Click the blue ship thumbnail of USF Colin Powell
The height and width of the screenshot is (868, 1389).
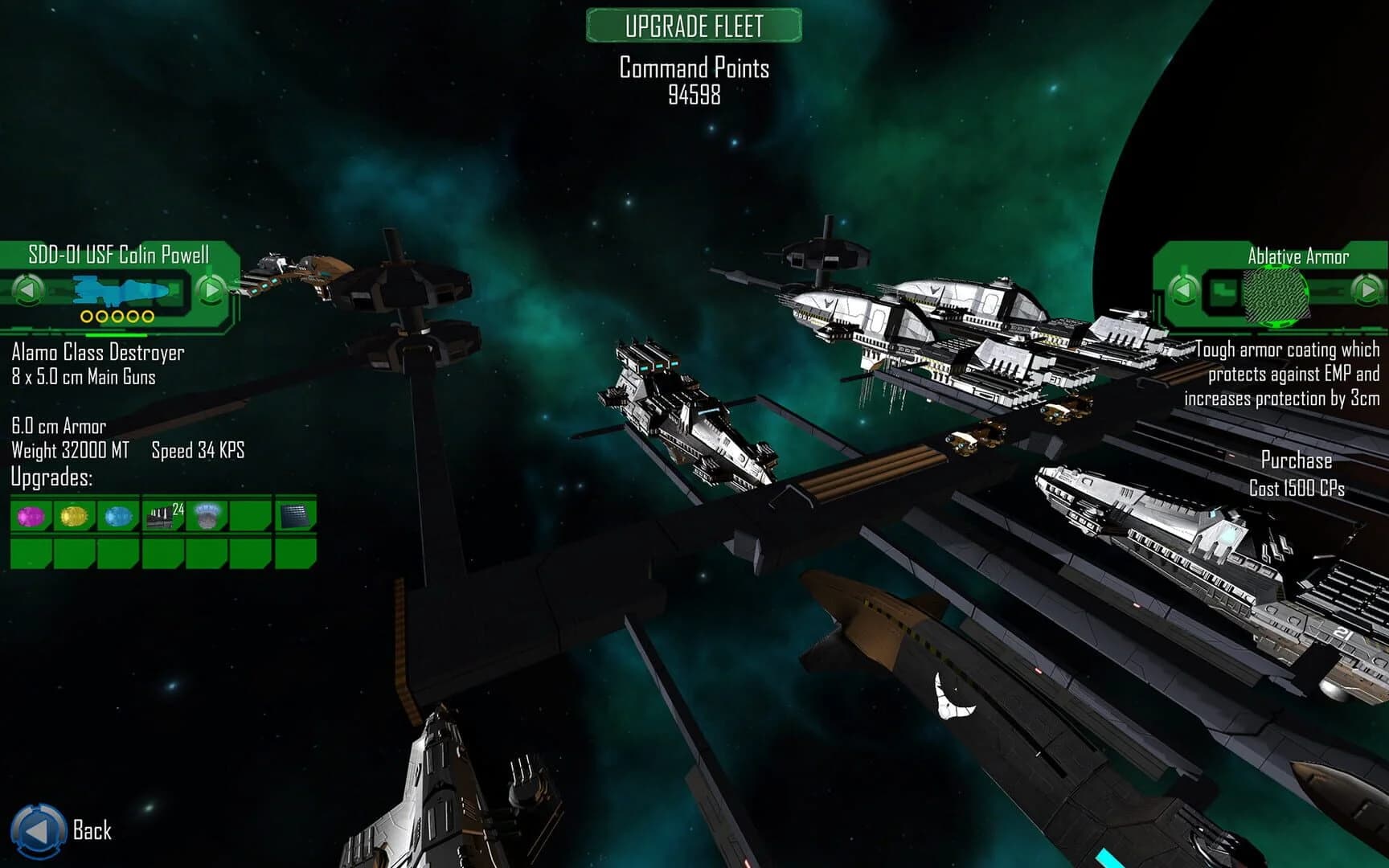coord(117,291)
